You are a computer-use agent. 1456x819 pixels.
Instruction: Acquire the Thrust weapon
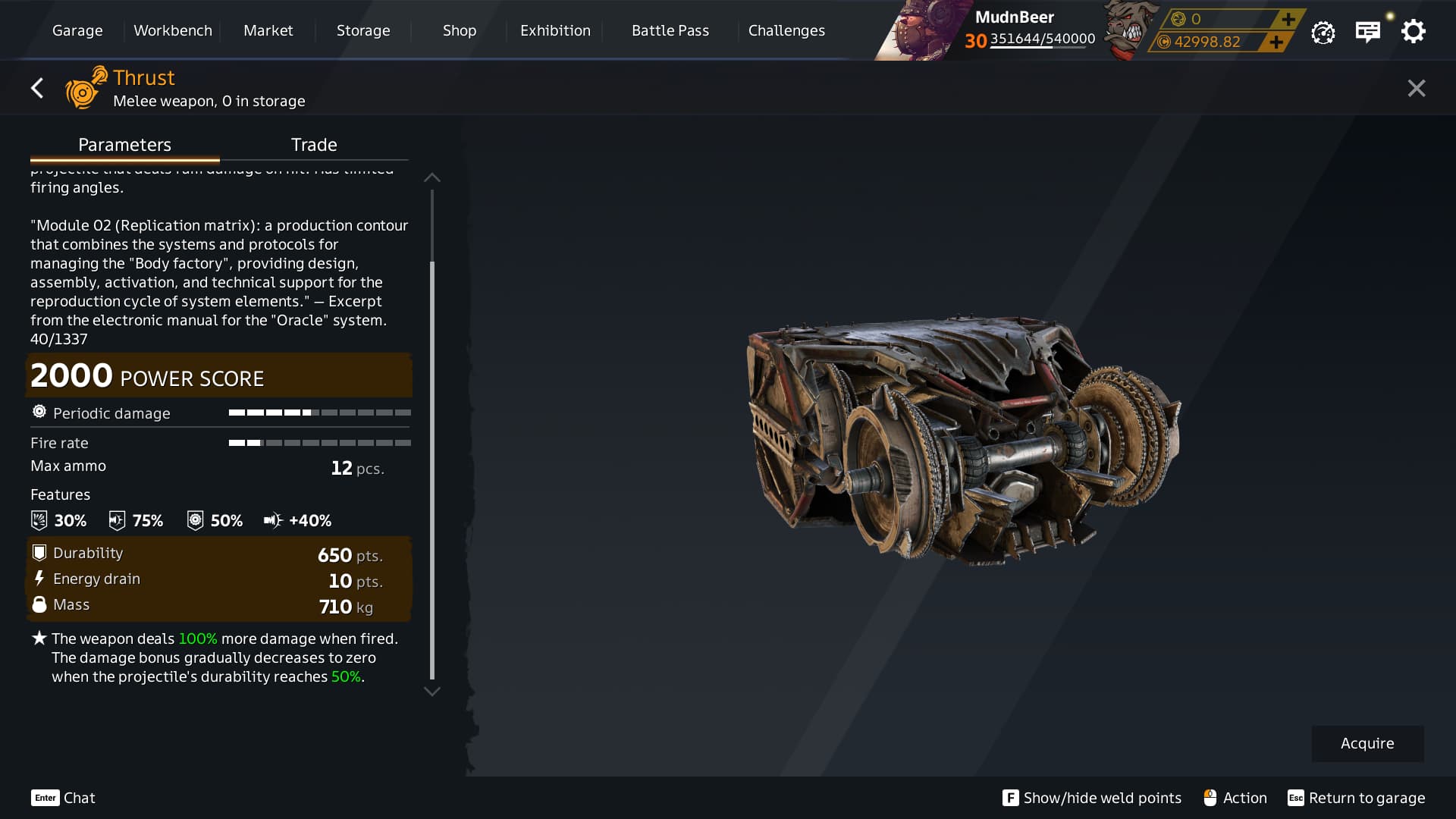(1367, 743)
